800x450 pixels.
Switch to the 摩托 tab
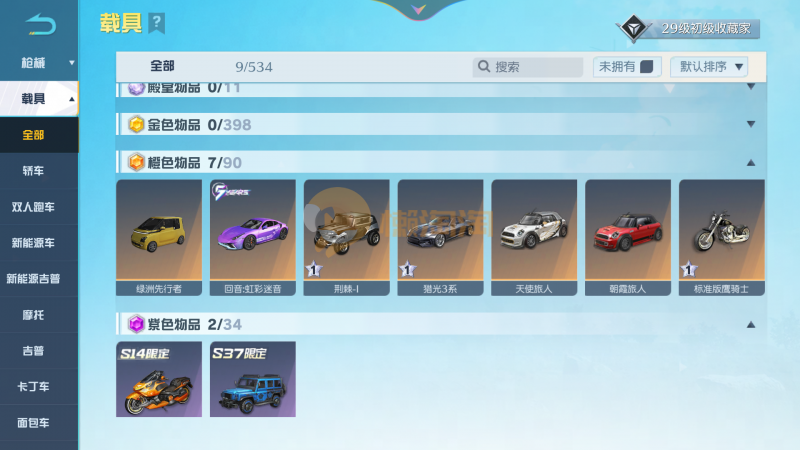(x=34, y=315)
